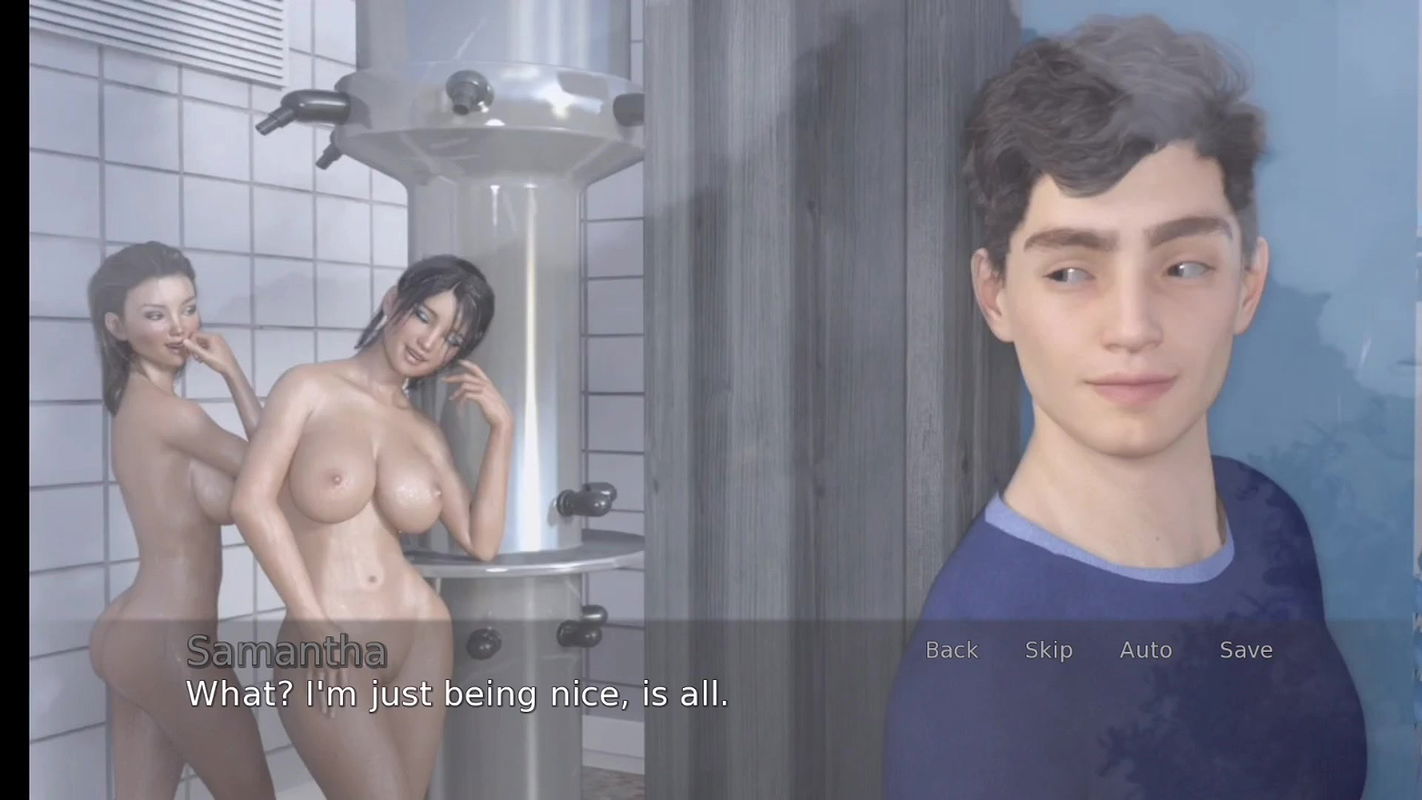This screenshot has width=1422, height=800.
Task: Click the quick menu bar area
Action: tap(1100, 650)
